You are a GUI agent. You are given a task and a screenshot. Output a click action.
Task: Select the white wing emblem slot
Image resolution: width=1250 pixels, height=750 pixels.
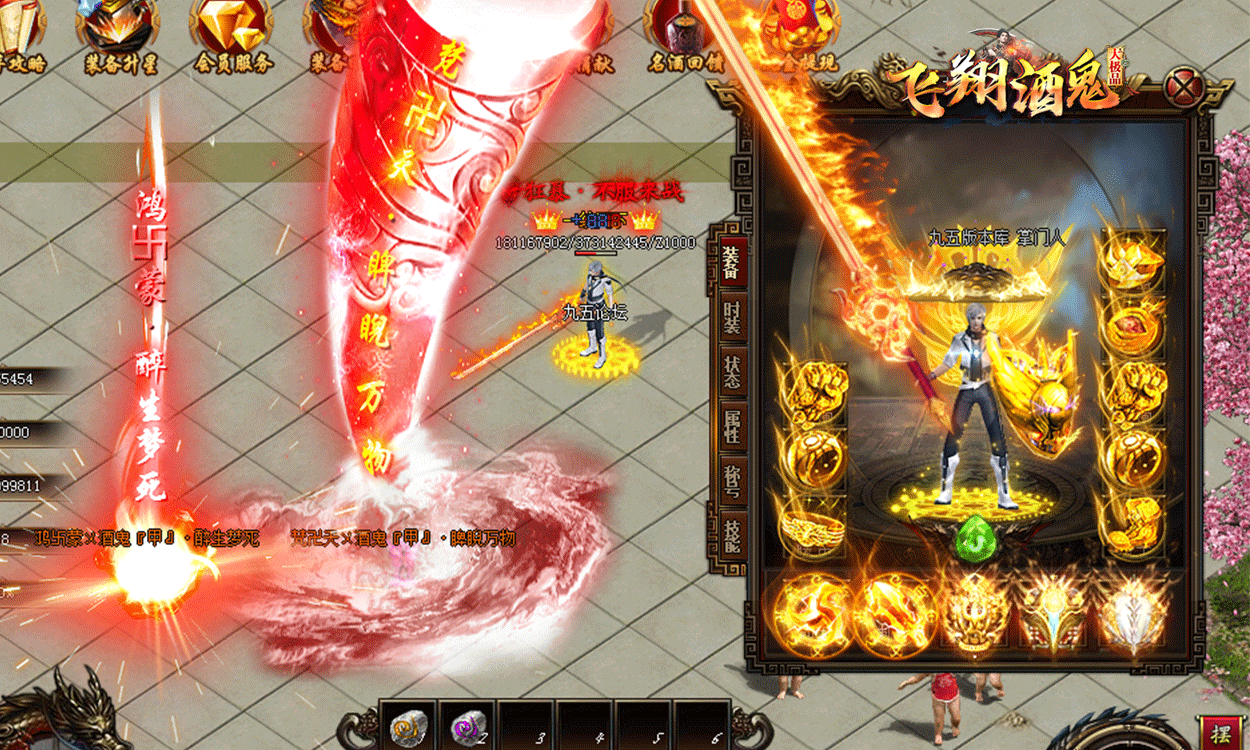[x=1132, y=611]
